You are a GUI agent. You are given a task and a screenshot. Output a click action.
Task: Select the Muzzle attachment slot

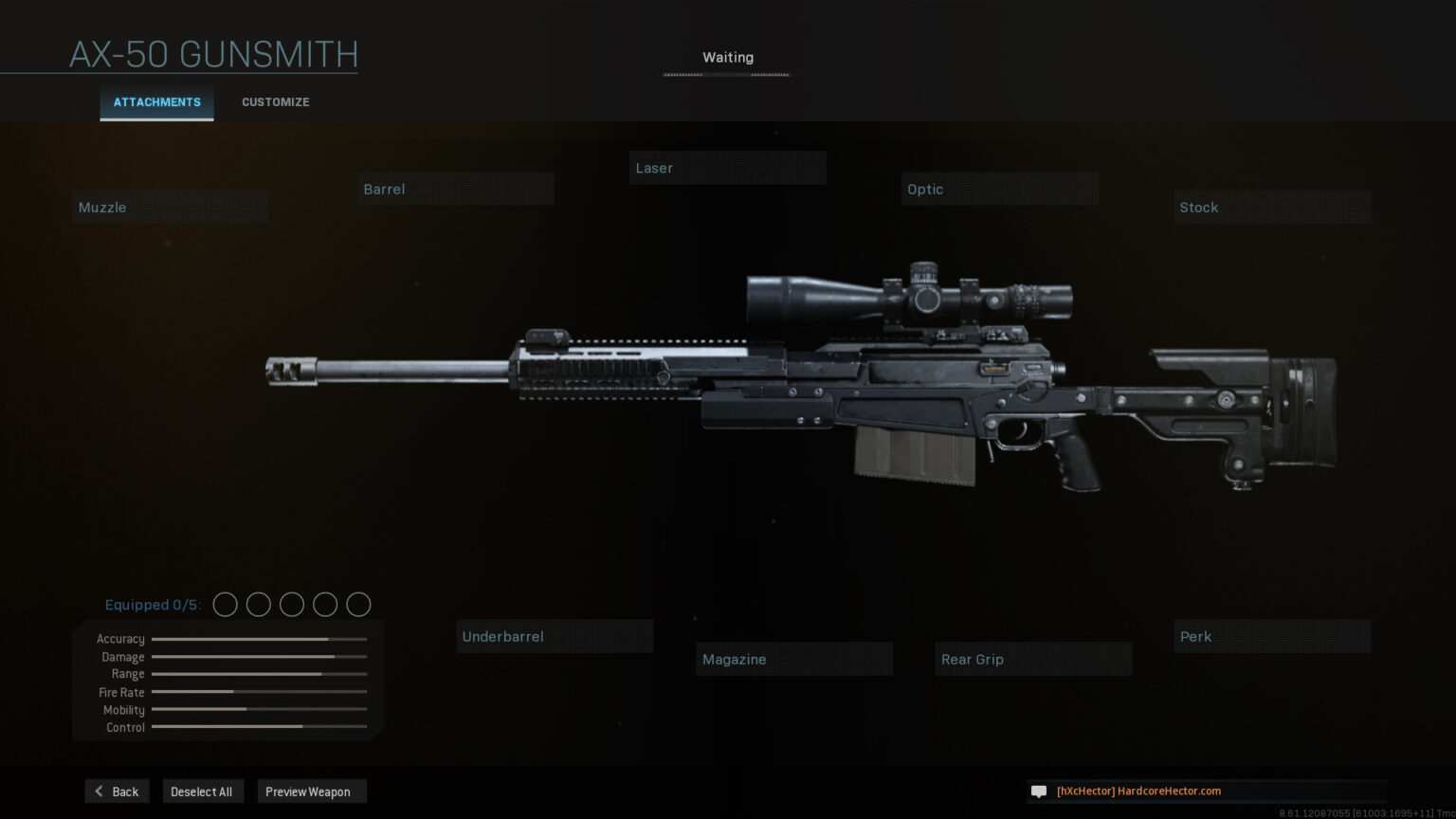click(x=170, y=208)
